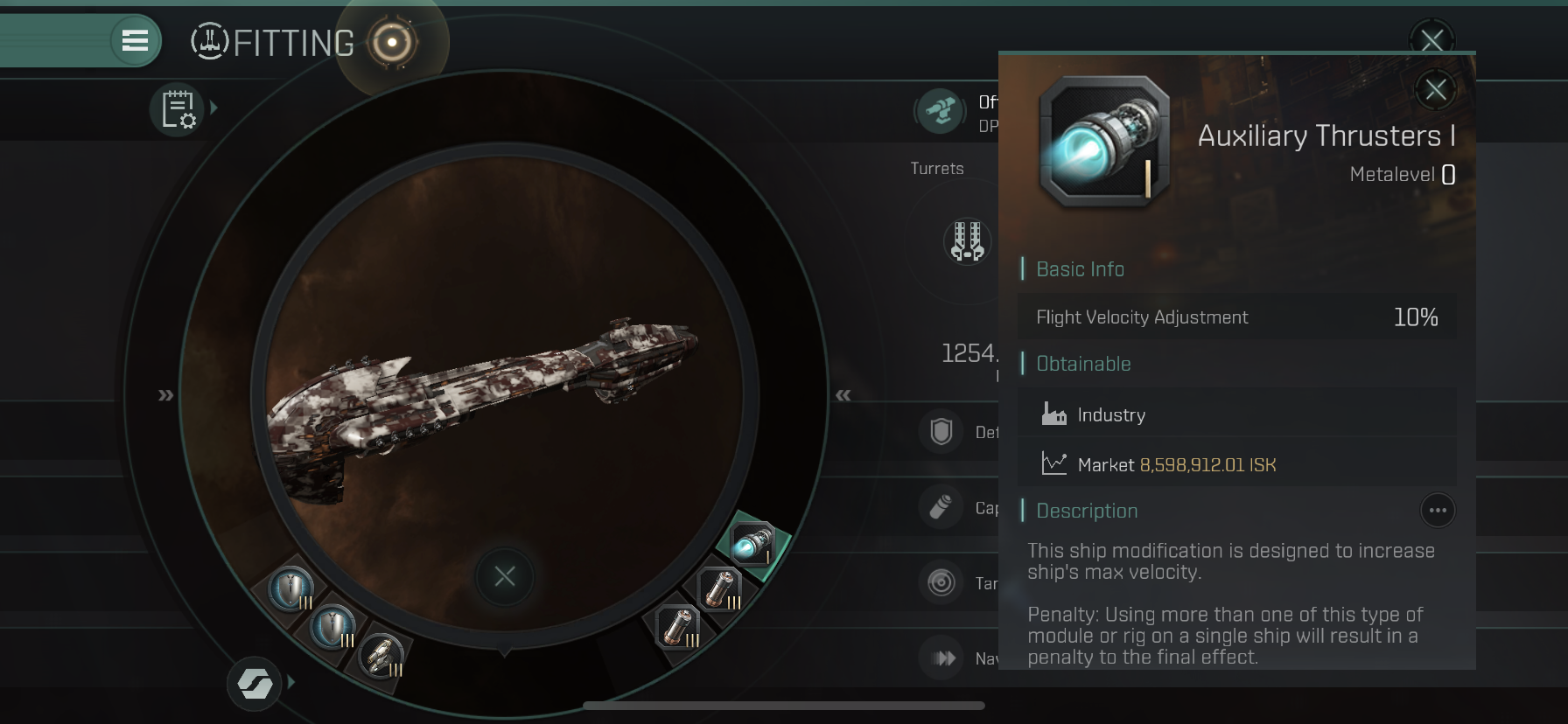1568x724 pixels.
Task: Unfit module with the round X button
Action: click(504, 576)
